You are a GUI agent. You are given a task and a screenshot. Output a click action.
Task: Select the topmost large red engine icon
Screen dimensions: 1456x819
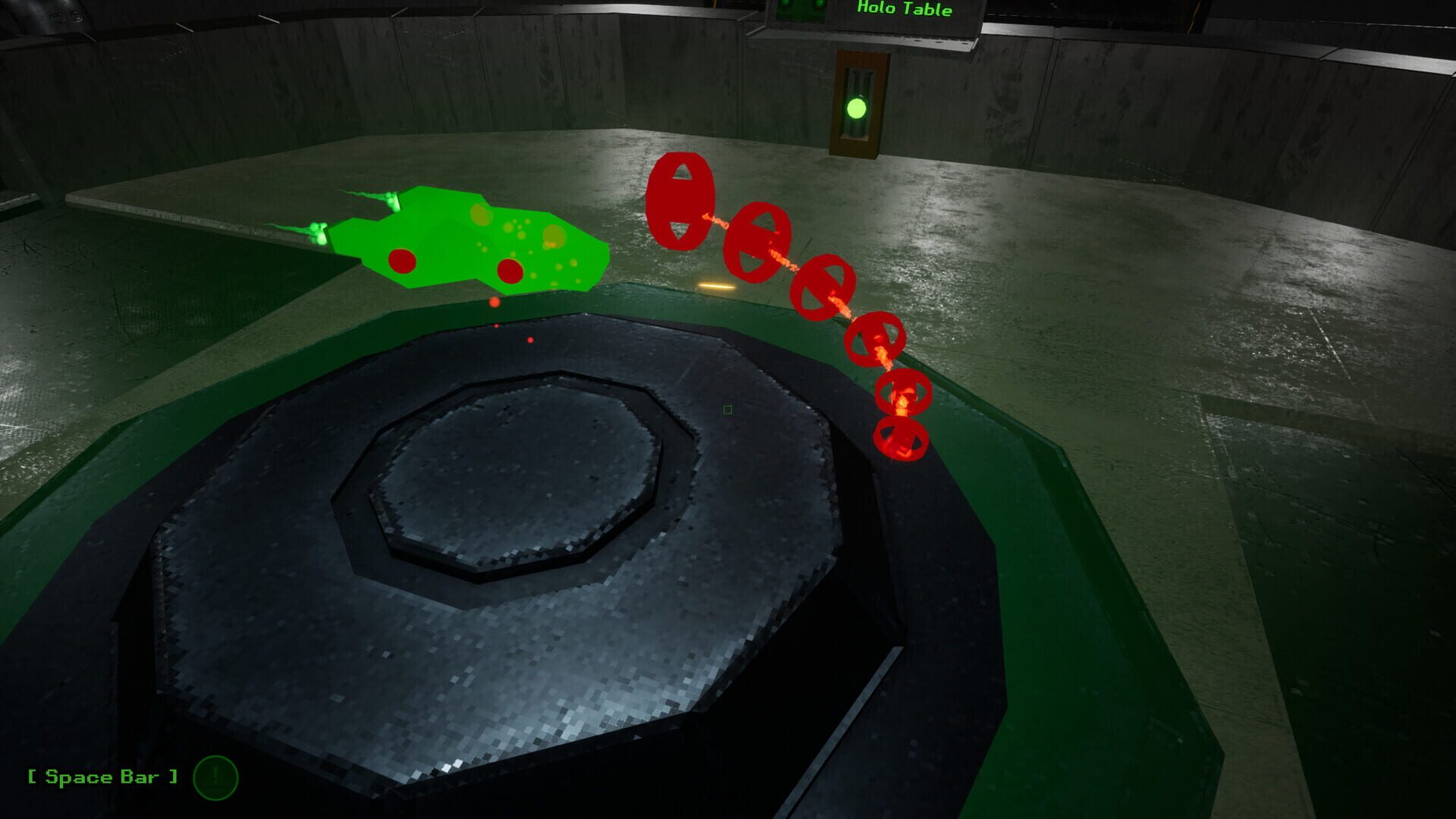pos(680,201)
